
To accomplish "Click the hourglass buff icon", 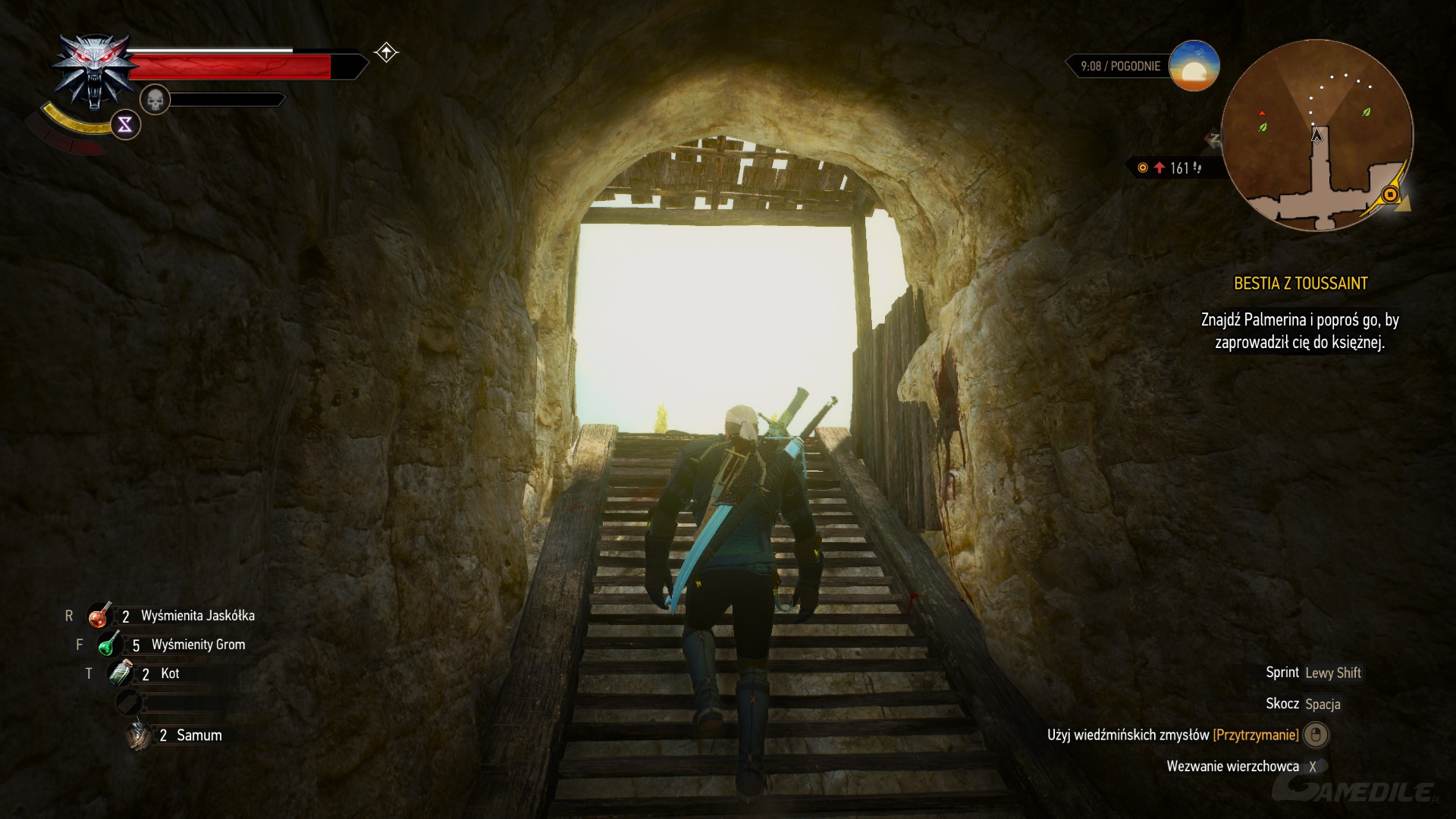I will pos(125,124).
